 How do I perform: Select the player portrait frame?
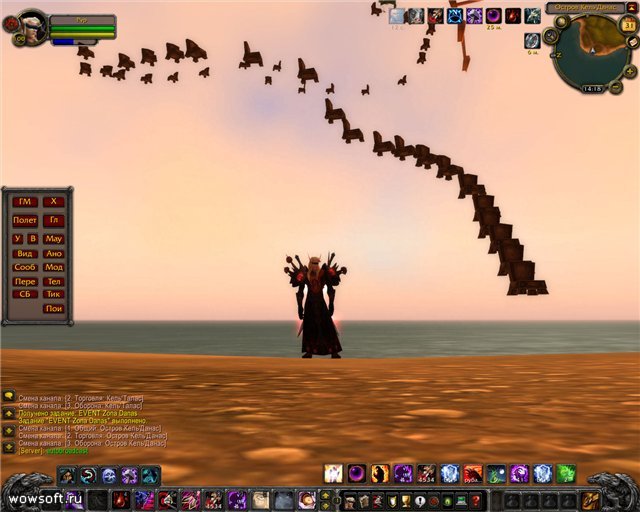(32, 25)
